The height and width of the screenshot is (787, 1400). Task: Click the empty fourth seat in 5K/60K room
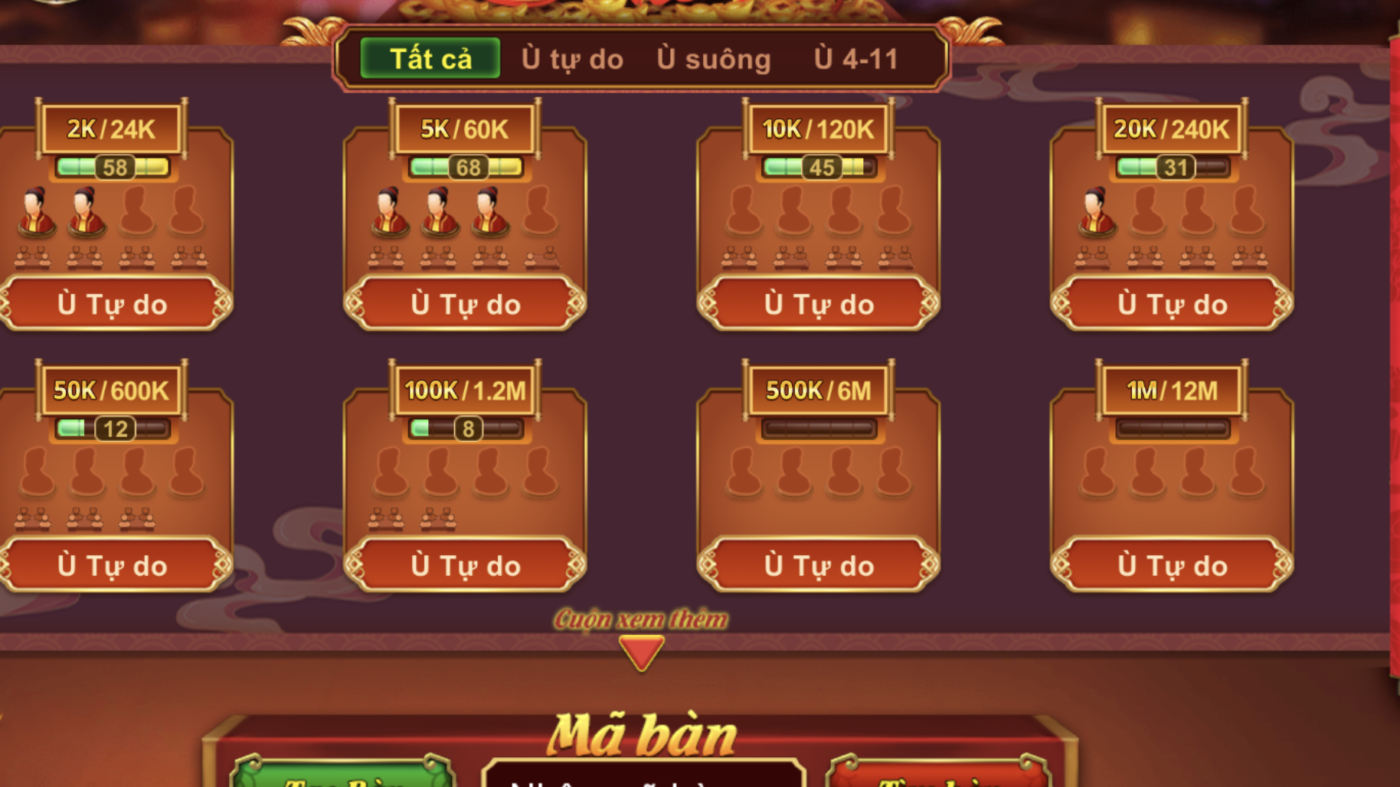click(x=540, y=213)
